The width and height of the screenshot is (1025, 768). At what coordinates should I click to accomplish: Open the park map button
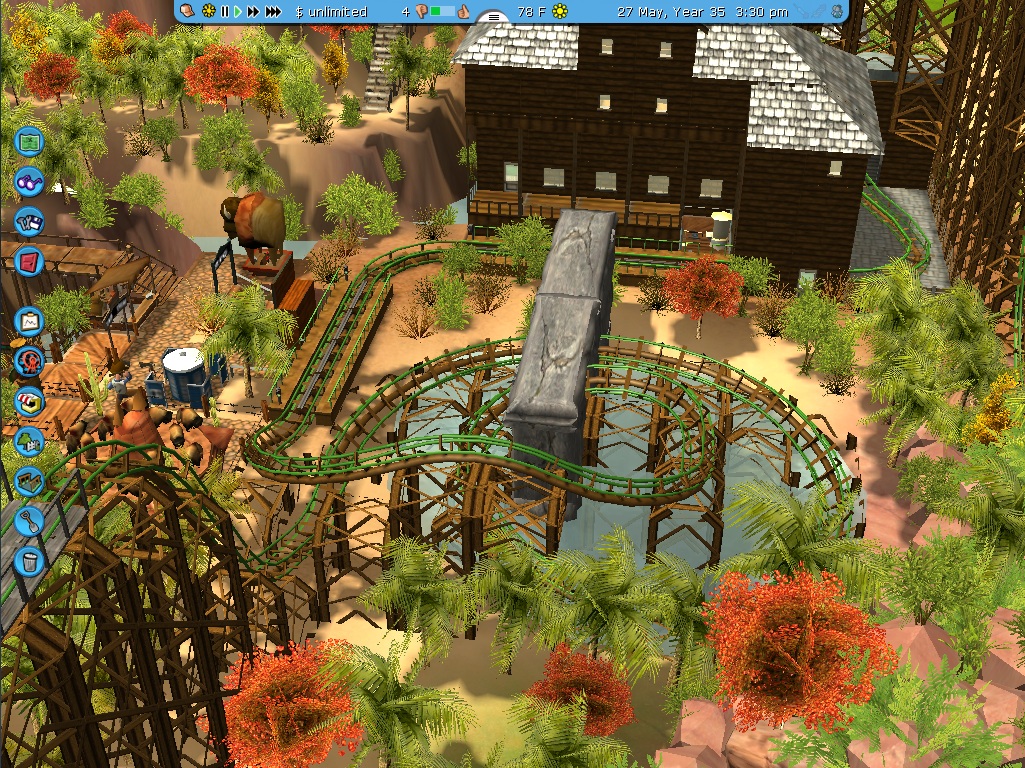click(x=30, y=141)
